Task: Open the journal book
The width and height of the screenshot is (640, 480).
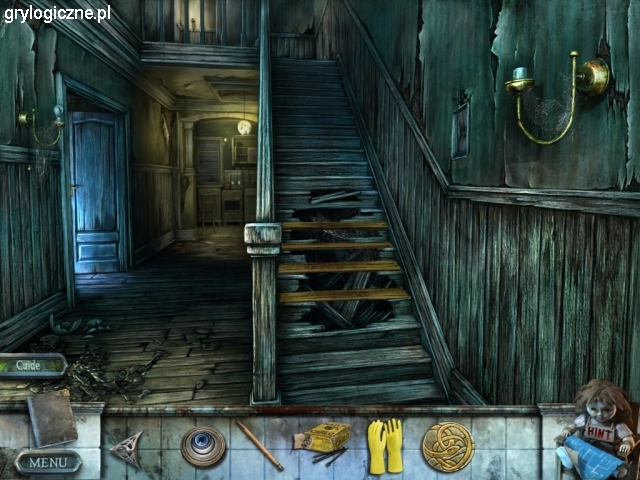Action: 51,417
